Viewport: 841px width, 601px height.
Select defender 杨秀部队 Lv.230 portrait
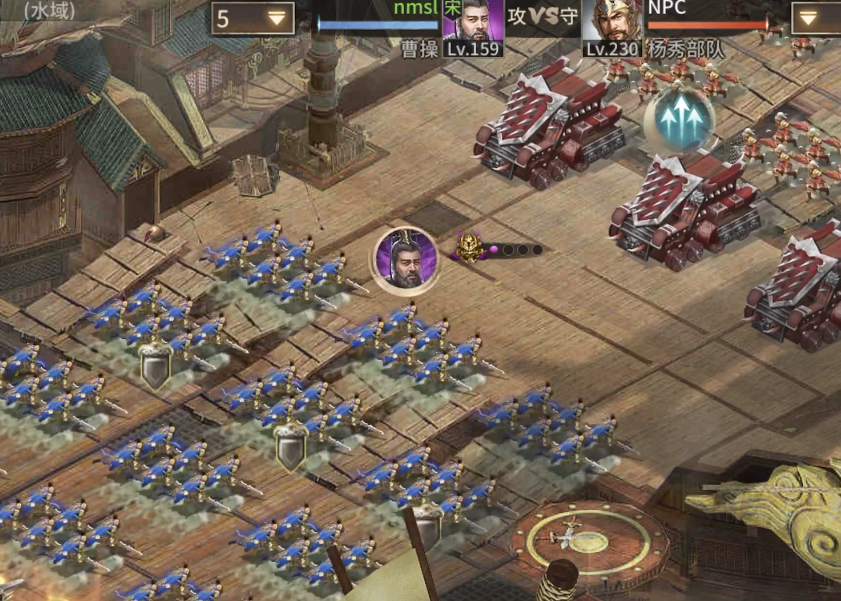[612, 24]
